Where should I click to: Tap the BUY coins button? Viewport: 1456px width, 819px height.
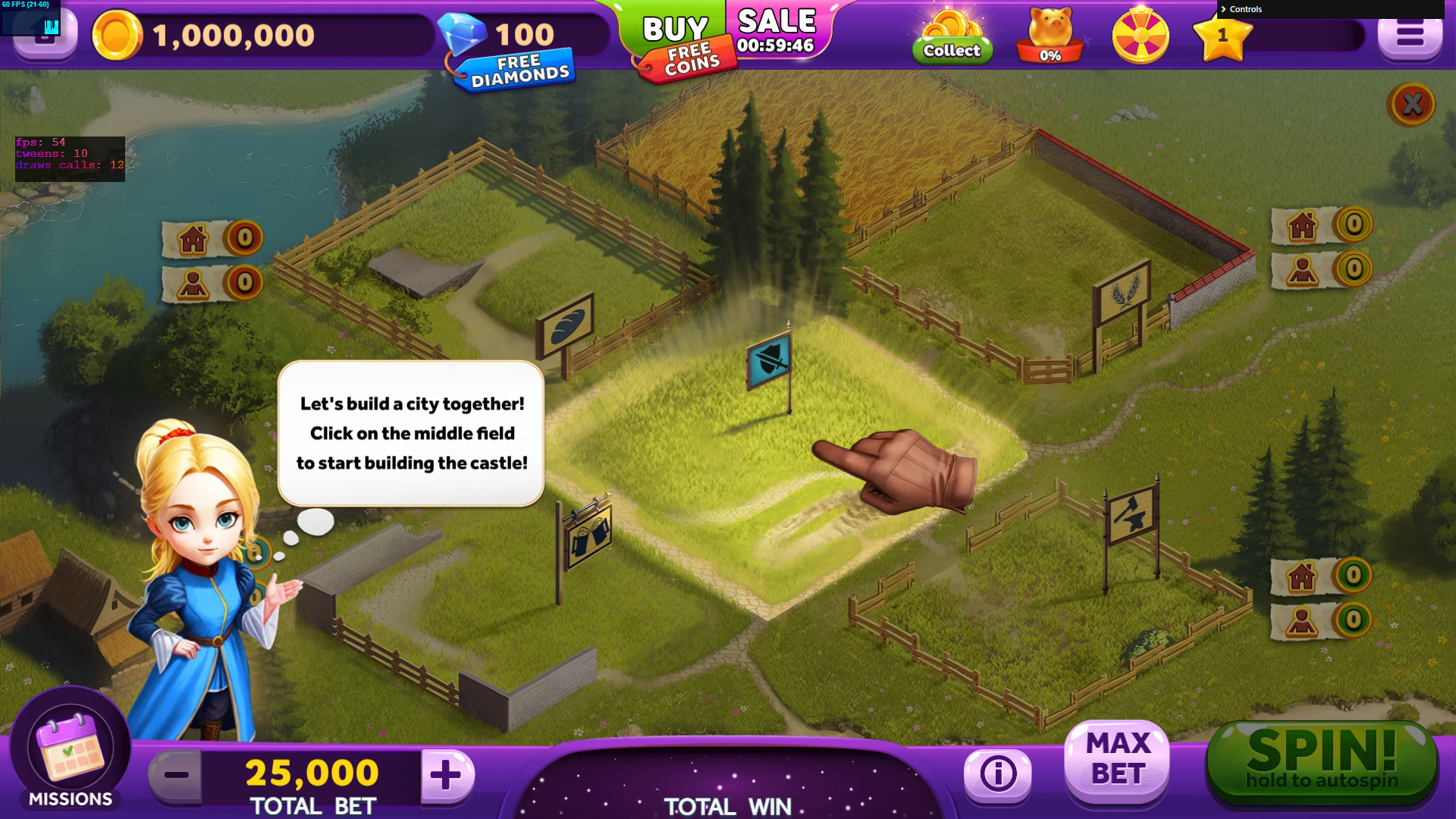tap(674, 30)
